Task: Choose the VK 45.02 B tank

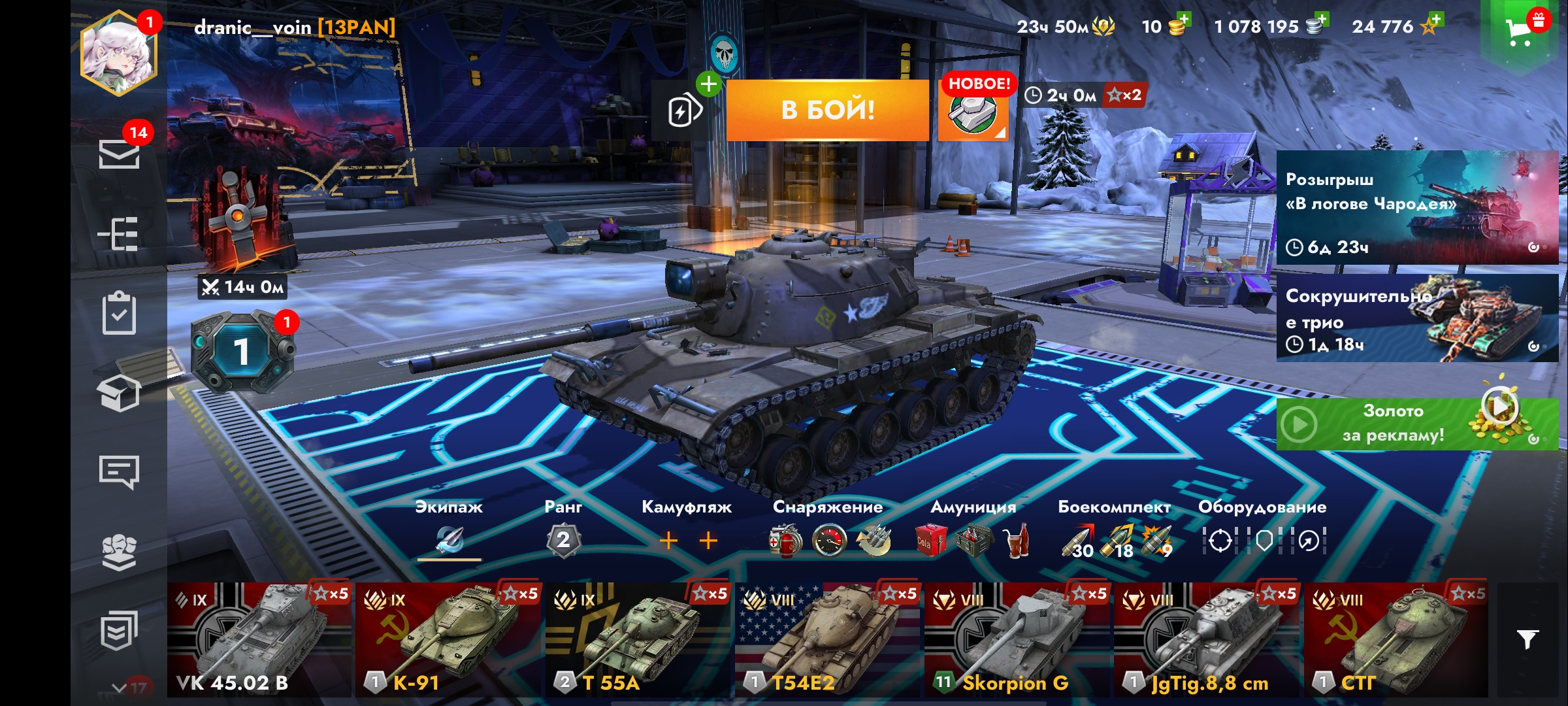Action: tap(259, 640)
